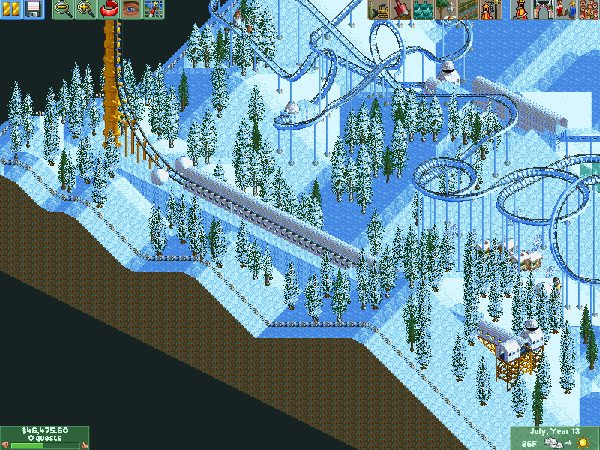
Task: Choose the shovel land adjustment tool
Action: coord(400,9)
